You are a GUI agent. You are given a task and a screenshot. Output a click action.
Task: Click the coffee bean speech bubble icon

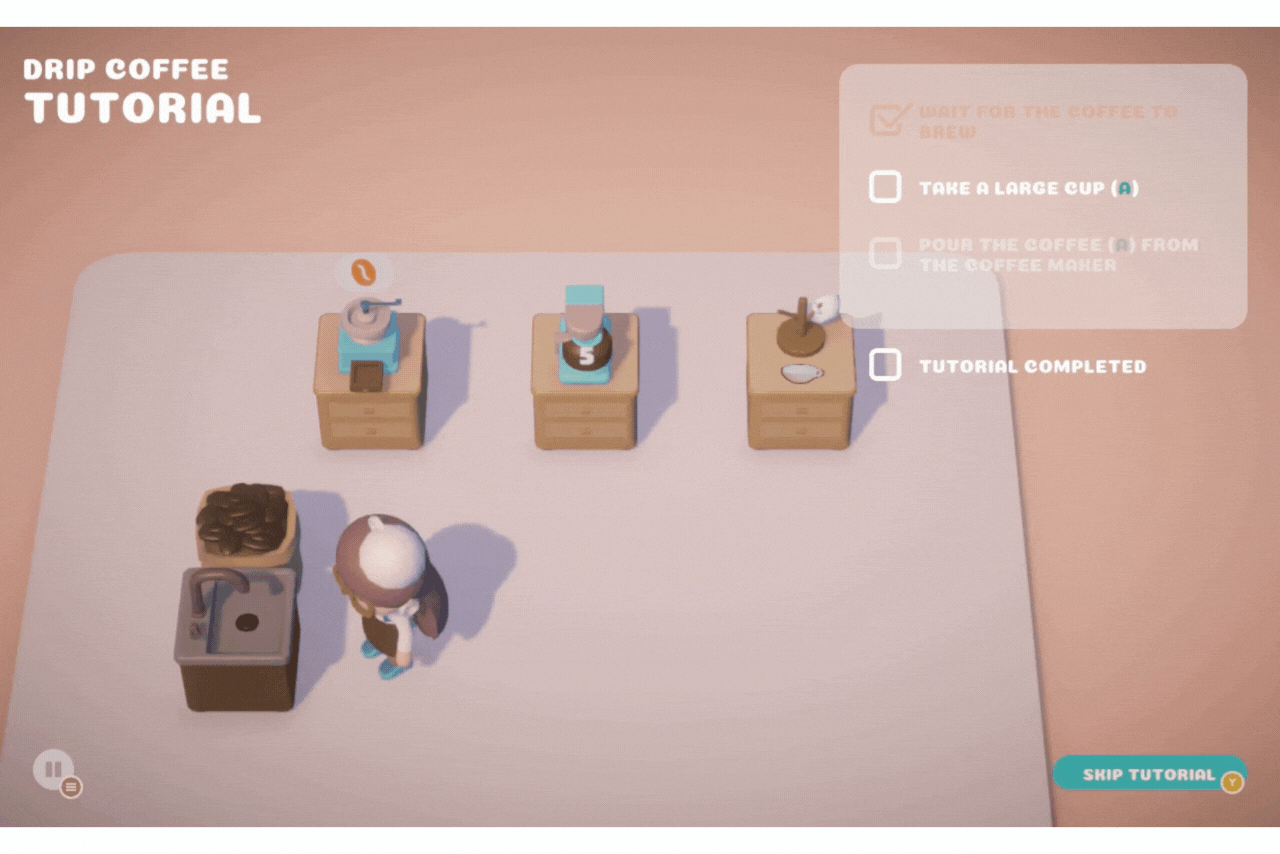pyautogui.click(x=362, y=270)
